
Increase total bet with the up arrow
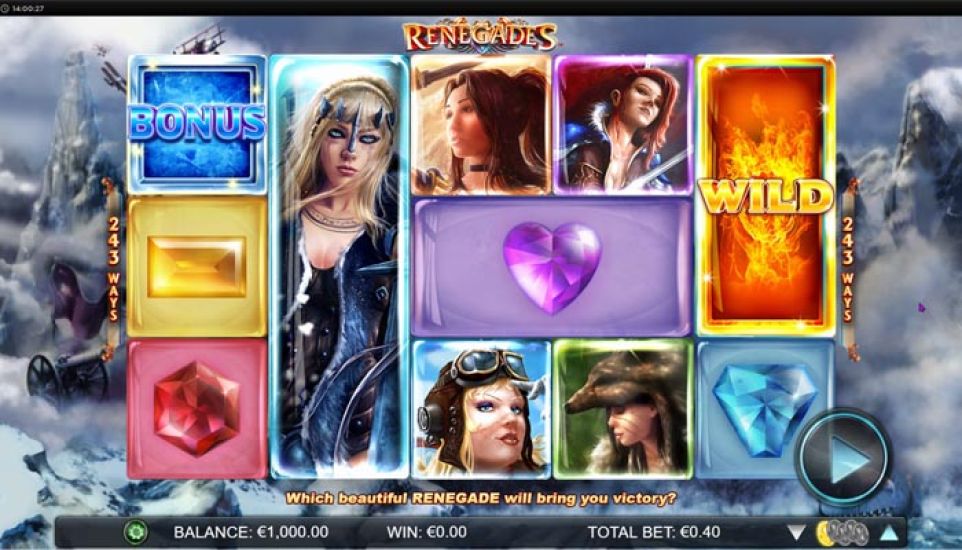[886, 532]
